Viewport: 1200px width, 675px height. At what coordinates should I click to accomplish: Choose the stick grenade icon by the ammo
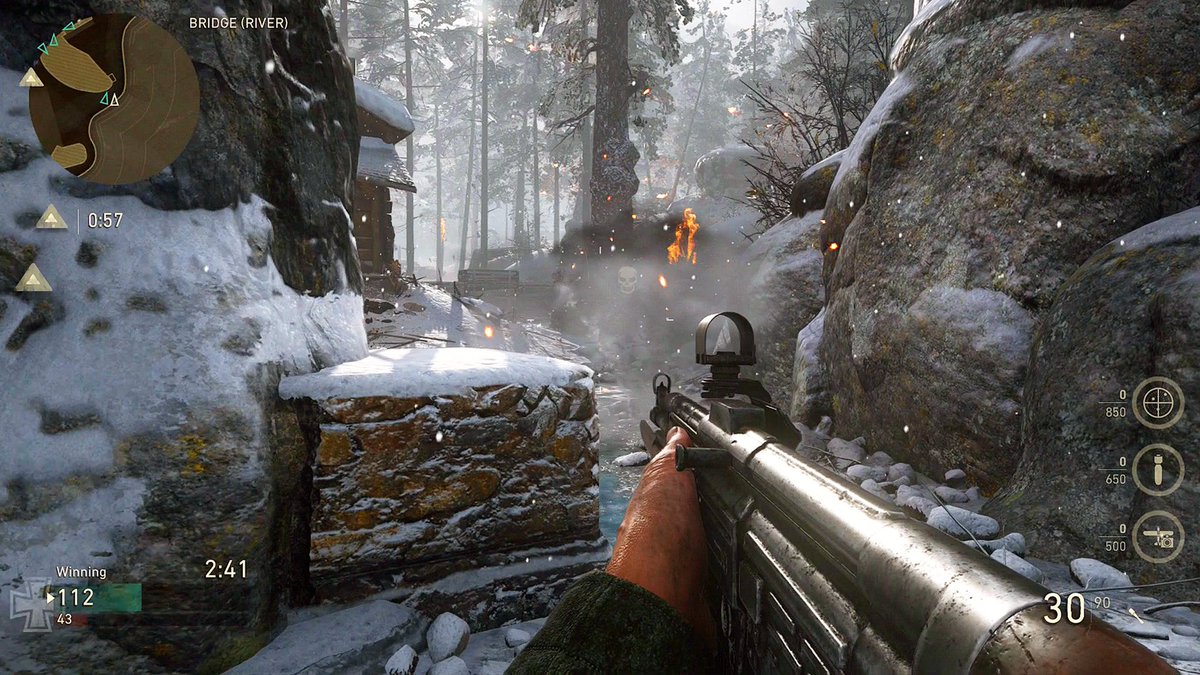click(1134, 612)
